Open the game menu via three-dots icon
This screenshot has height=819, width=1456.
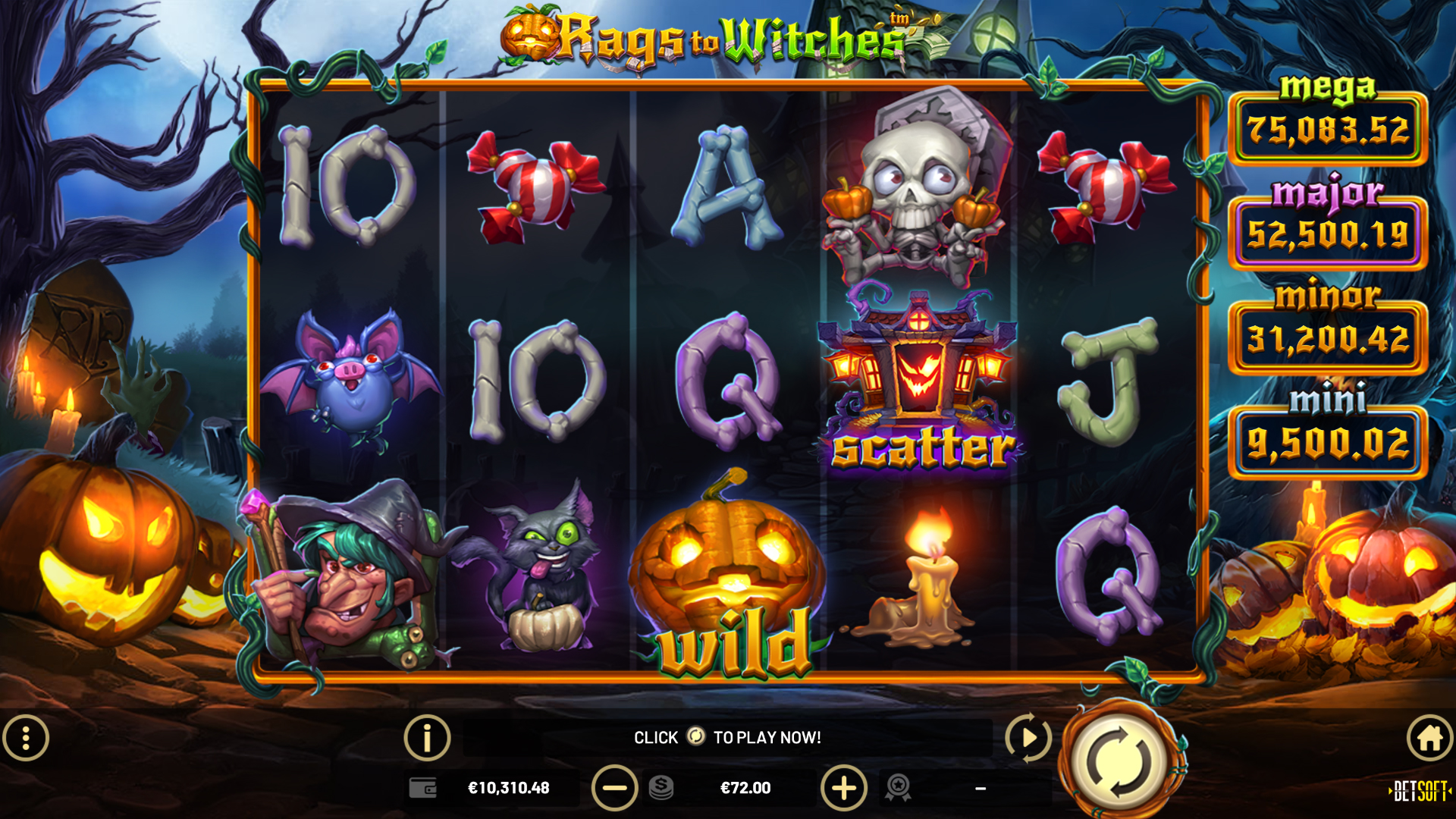pyautogui.click(x=27, y=736)
